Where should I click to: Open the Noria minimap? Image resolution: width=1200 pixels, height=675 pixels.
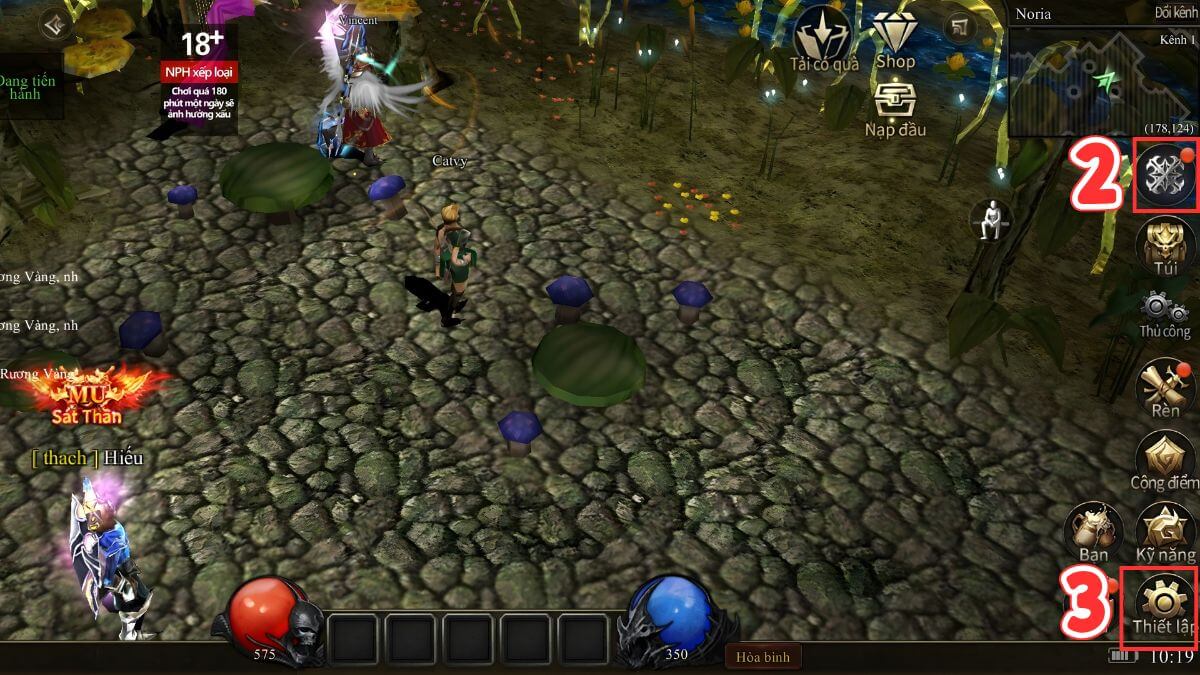pyautogui.click(x=1103, y=80)
